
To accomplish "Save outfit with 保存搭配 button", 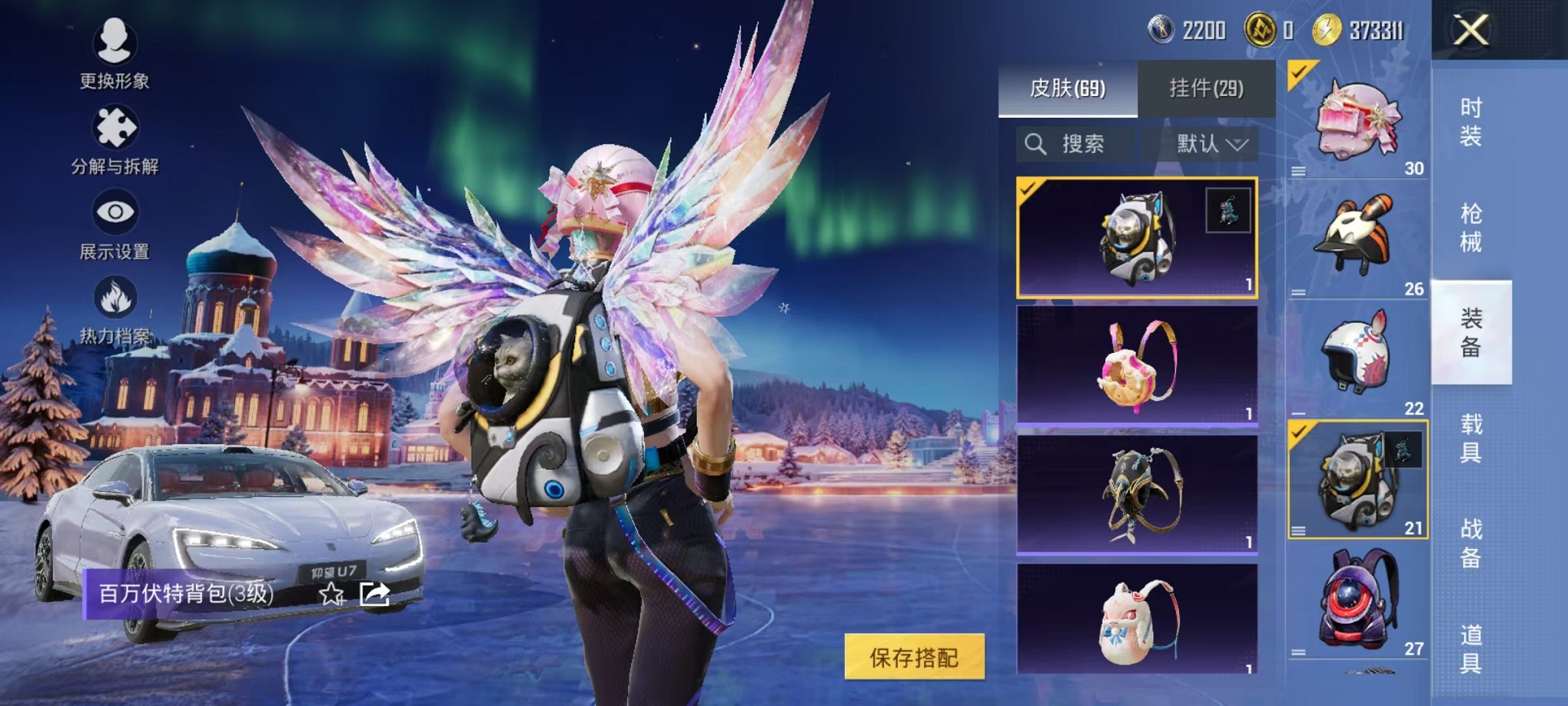I will [914, 657].
